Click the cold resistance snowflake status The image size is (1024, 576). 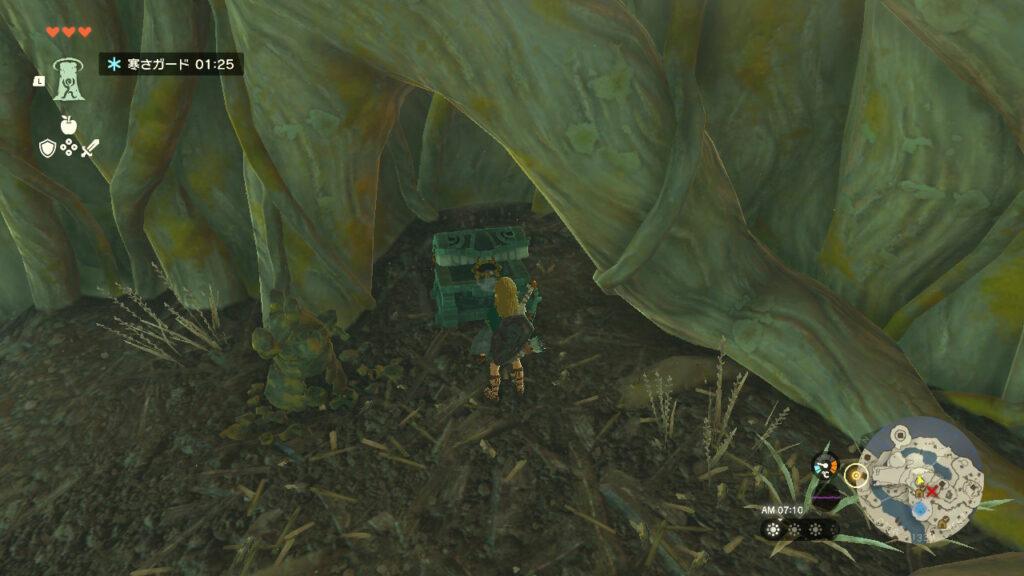click(114, 64)
